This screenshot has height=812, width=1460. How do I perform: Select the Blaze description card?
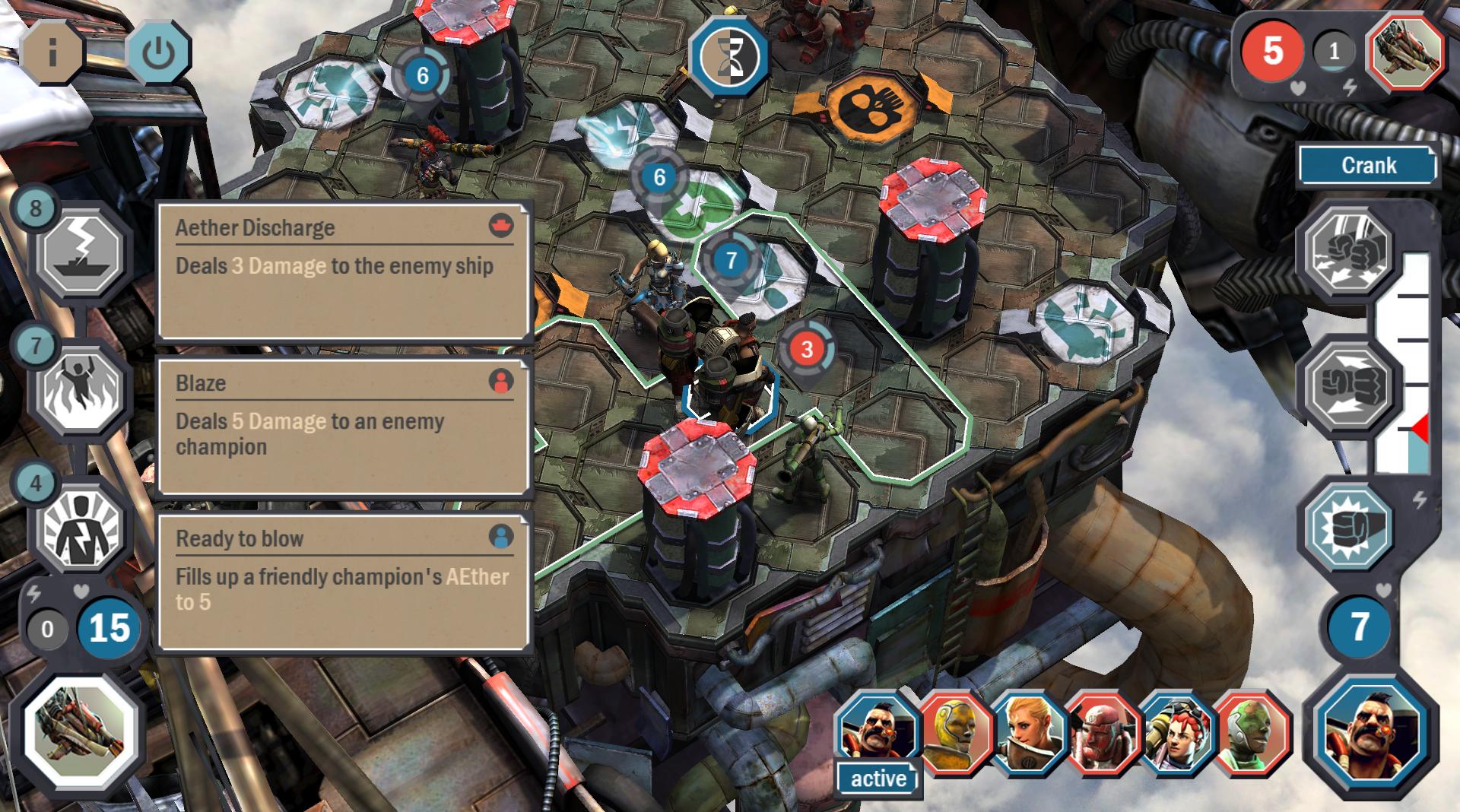coord(343,426)
